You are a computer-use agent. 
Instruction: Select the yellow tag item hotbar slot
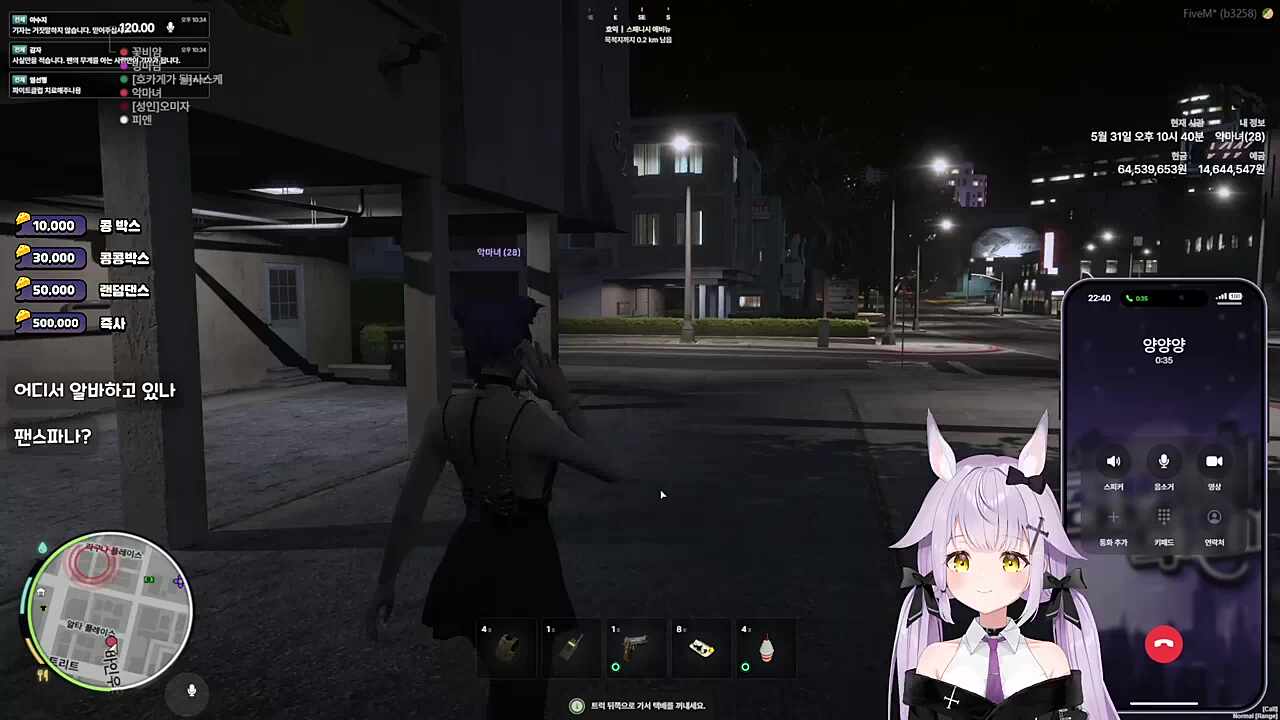coord(702,648)
